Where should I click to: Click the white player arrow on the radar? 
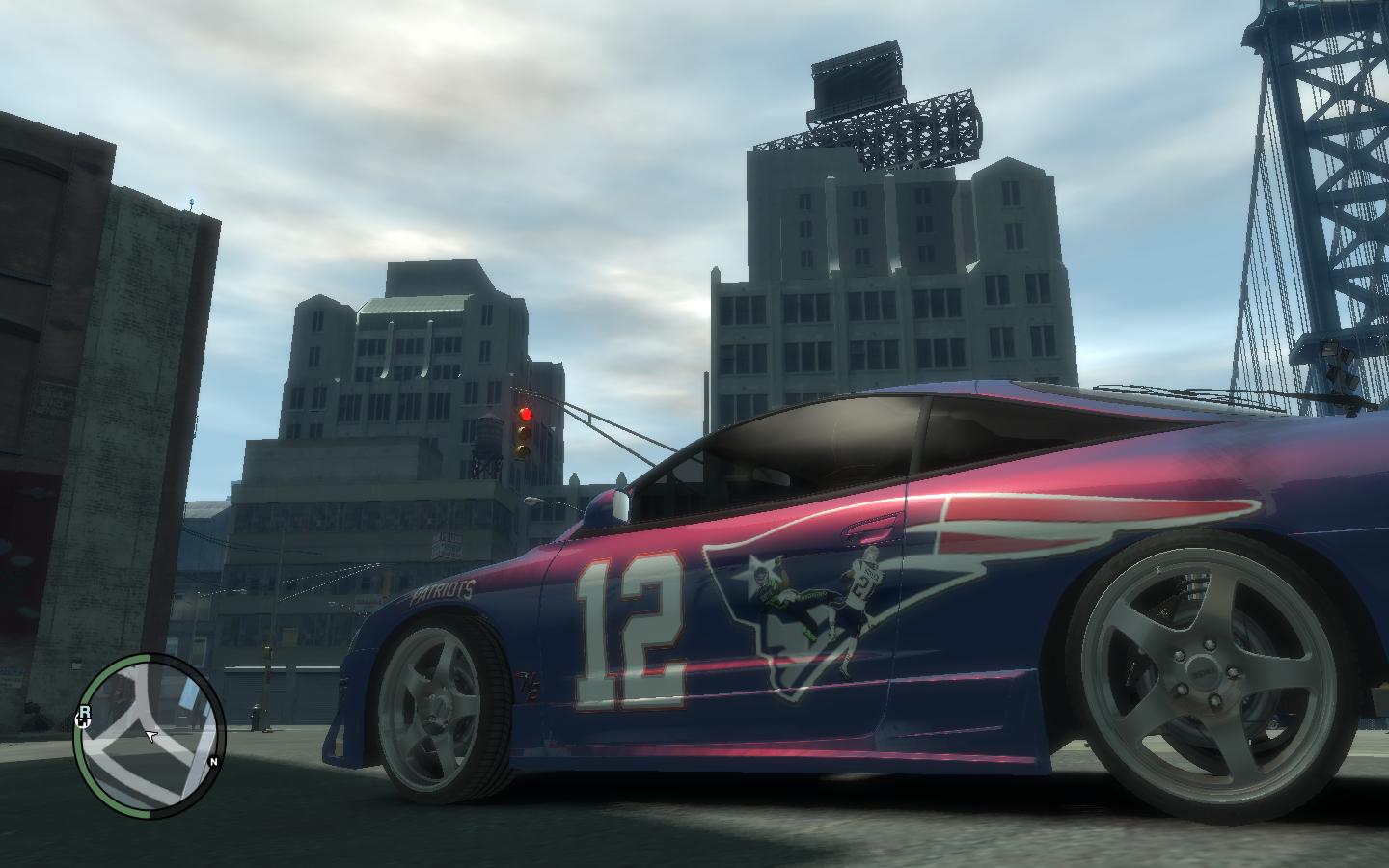tap(150, 737)
